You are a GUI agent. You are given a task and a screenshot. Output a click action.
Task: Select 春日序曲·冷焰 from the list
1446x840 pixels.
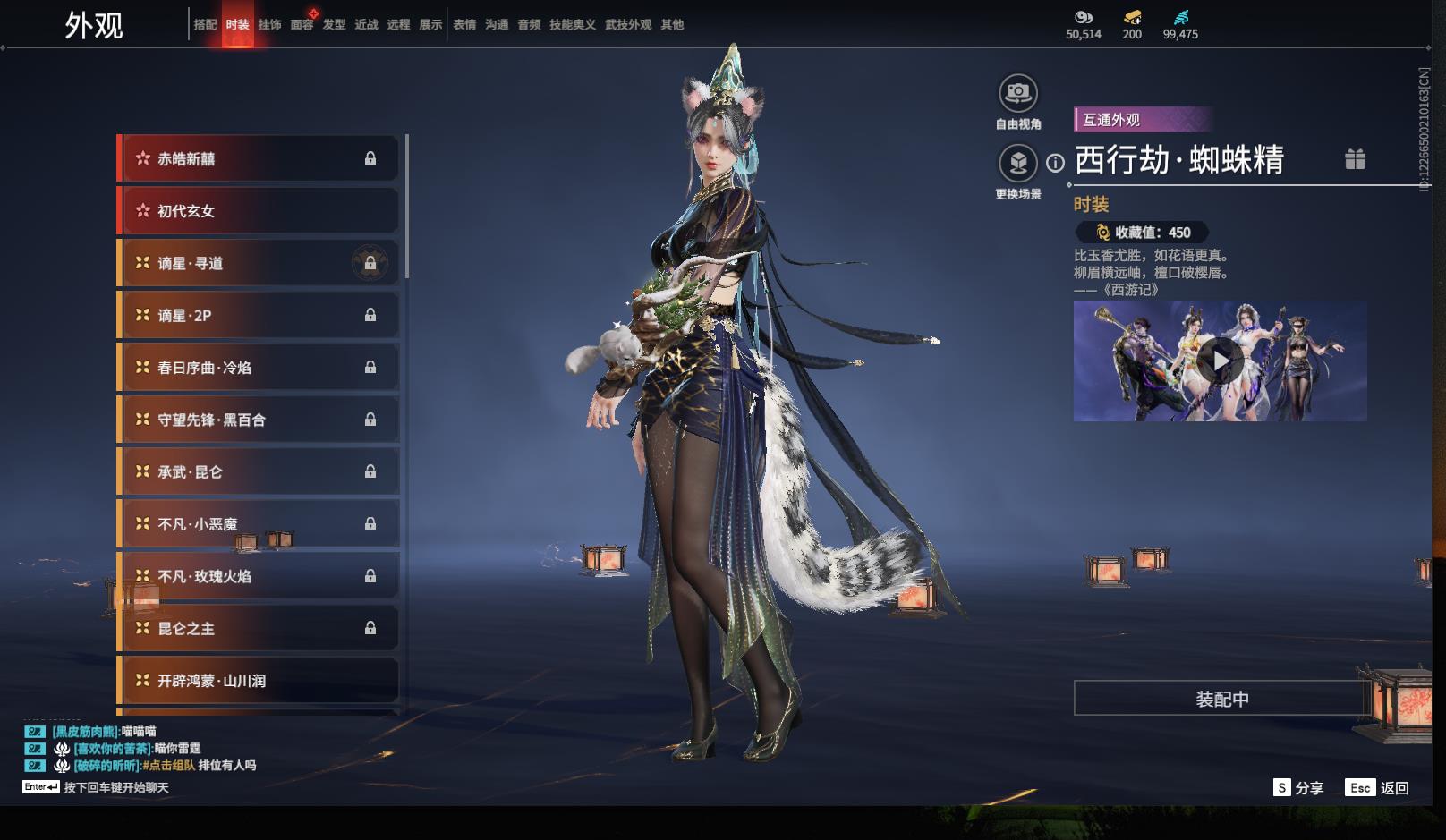coord(258,368)
